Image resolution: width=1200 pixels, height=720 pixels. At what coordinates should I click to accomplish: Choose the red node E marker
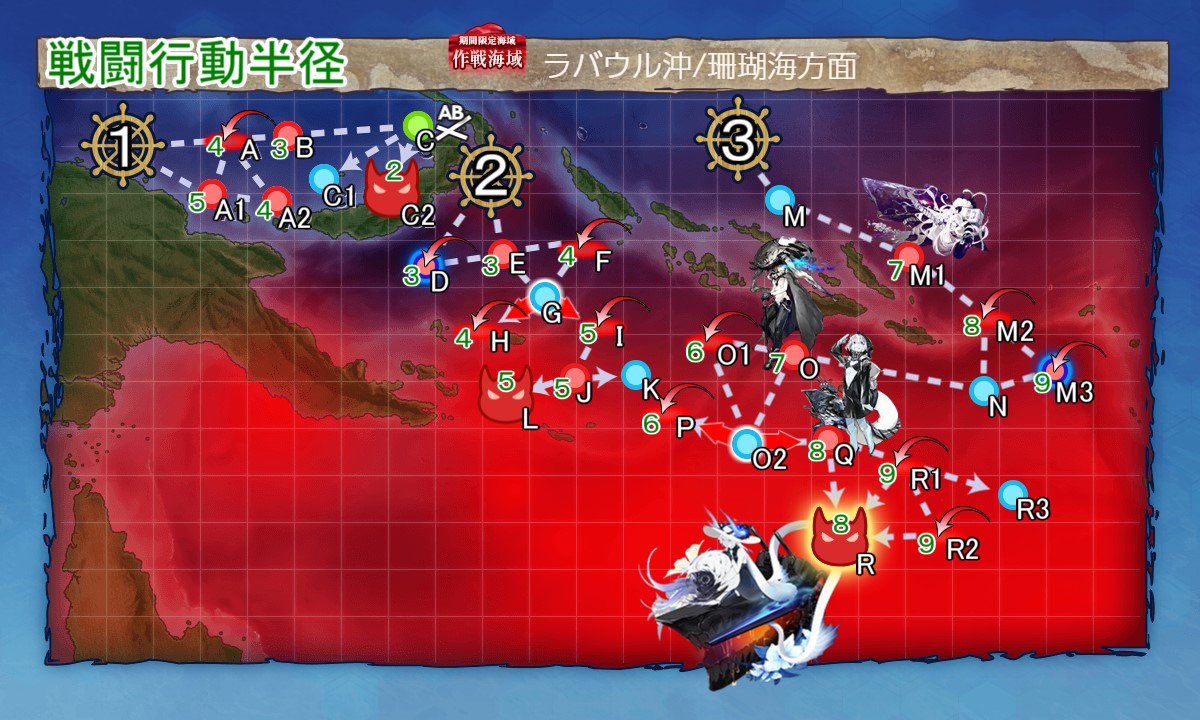(503, 251)
